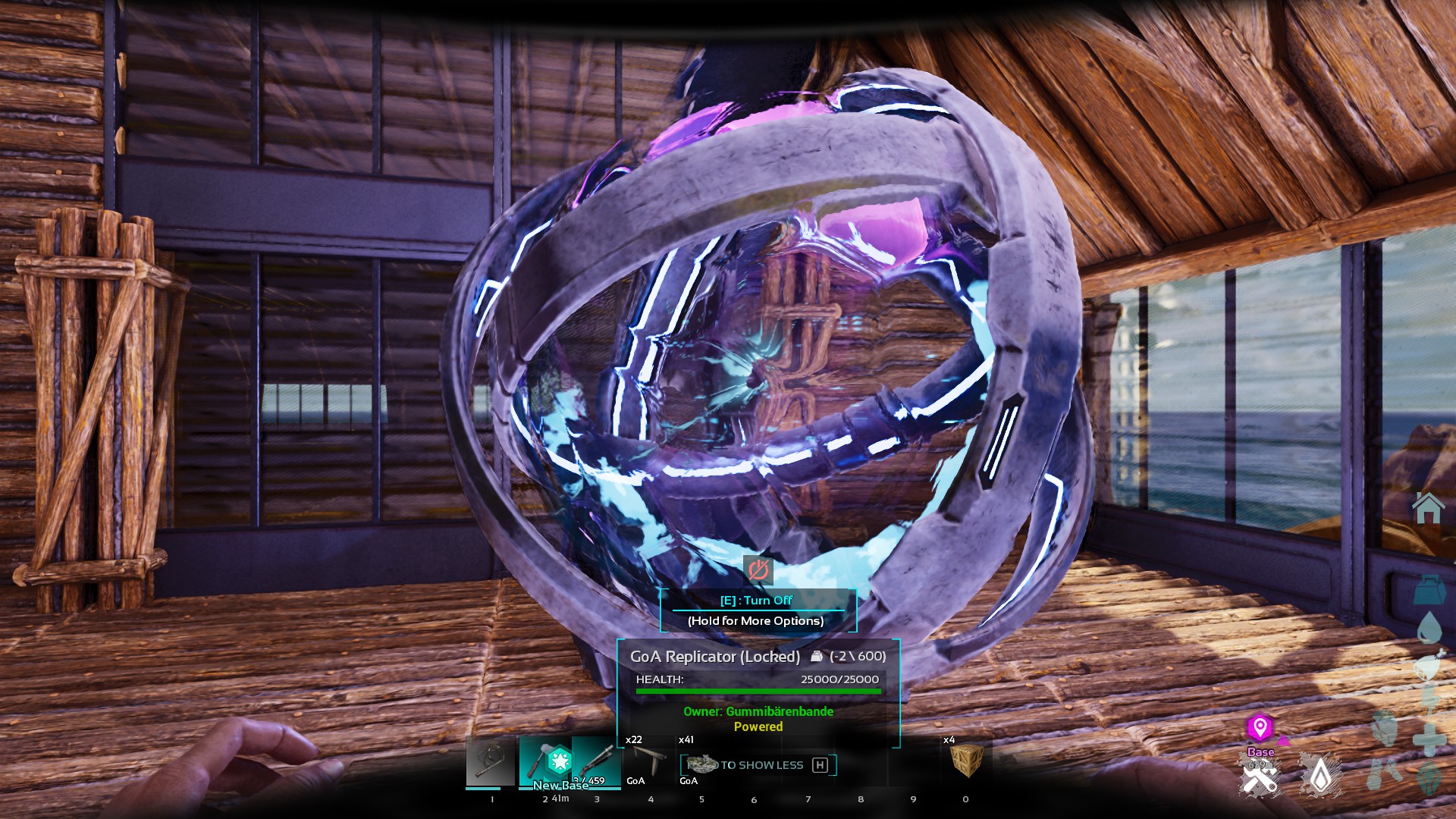This screenshot has height=819, width=1456.
Task: Select the whip in hotbar slot 1
Action: (491, 761)
